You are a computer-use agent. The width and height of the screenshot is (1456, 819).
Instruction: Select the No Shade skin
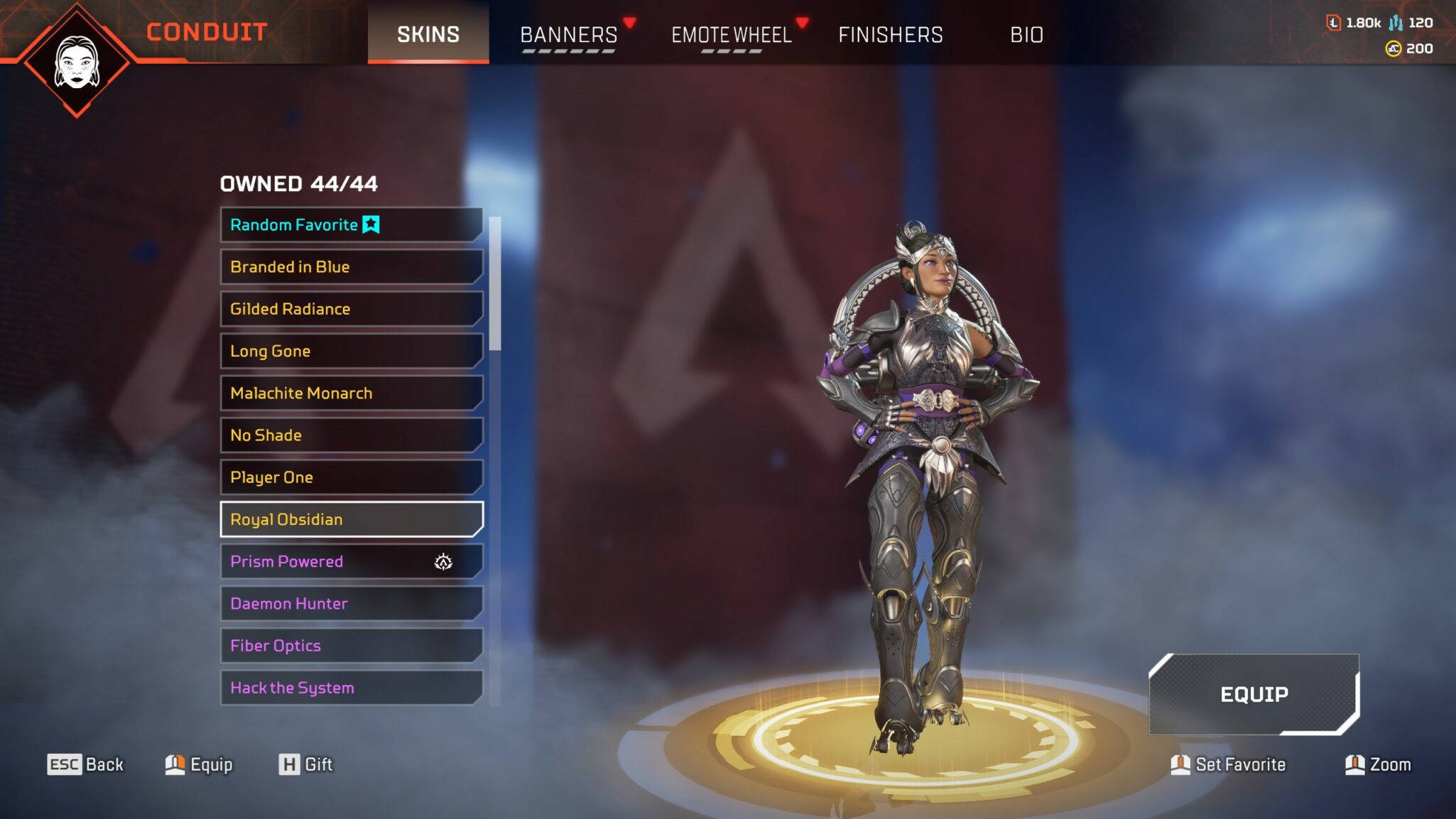tap(351, 435)
